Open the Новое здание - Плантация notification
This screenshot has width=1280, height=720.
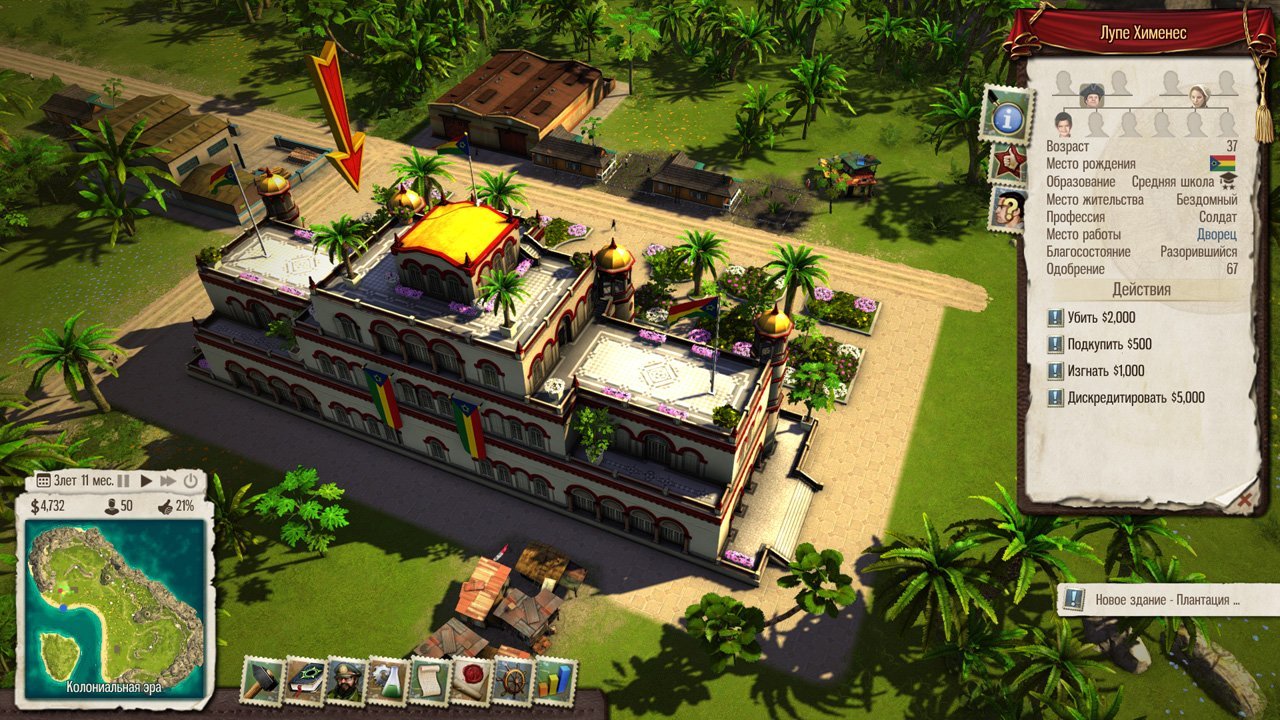pos(1166,600)
